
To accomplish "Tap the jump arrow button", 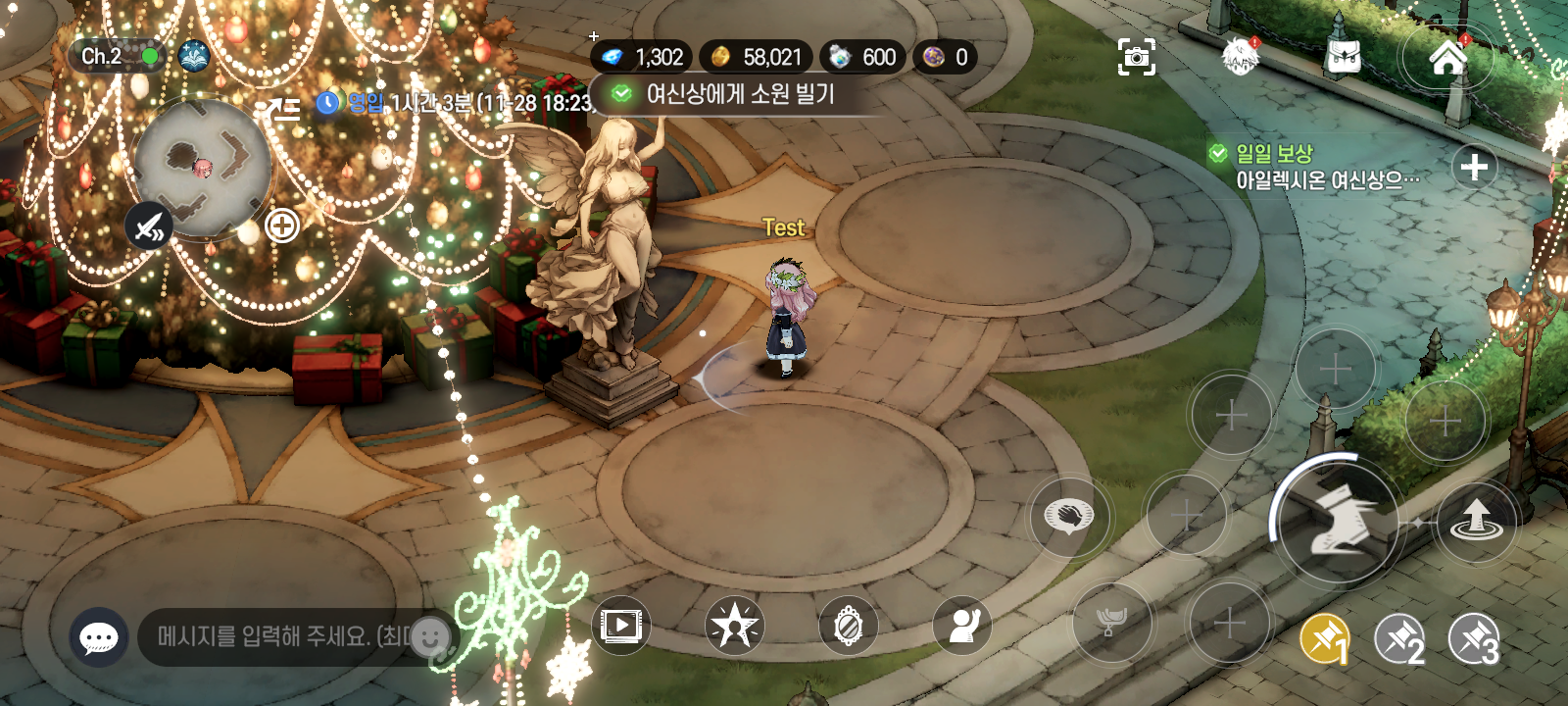I will click(1476, 521).
